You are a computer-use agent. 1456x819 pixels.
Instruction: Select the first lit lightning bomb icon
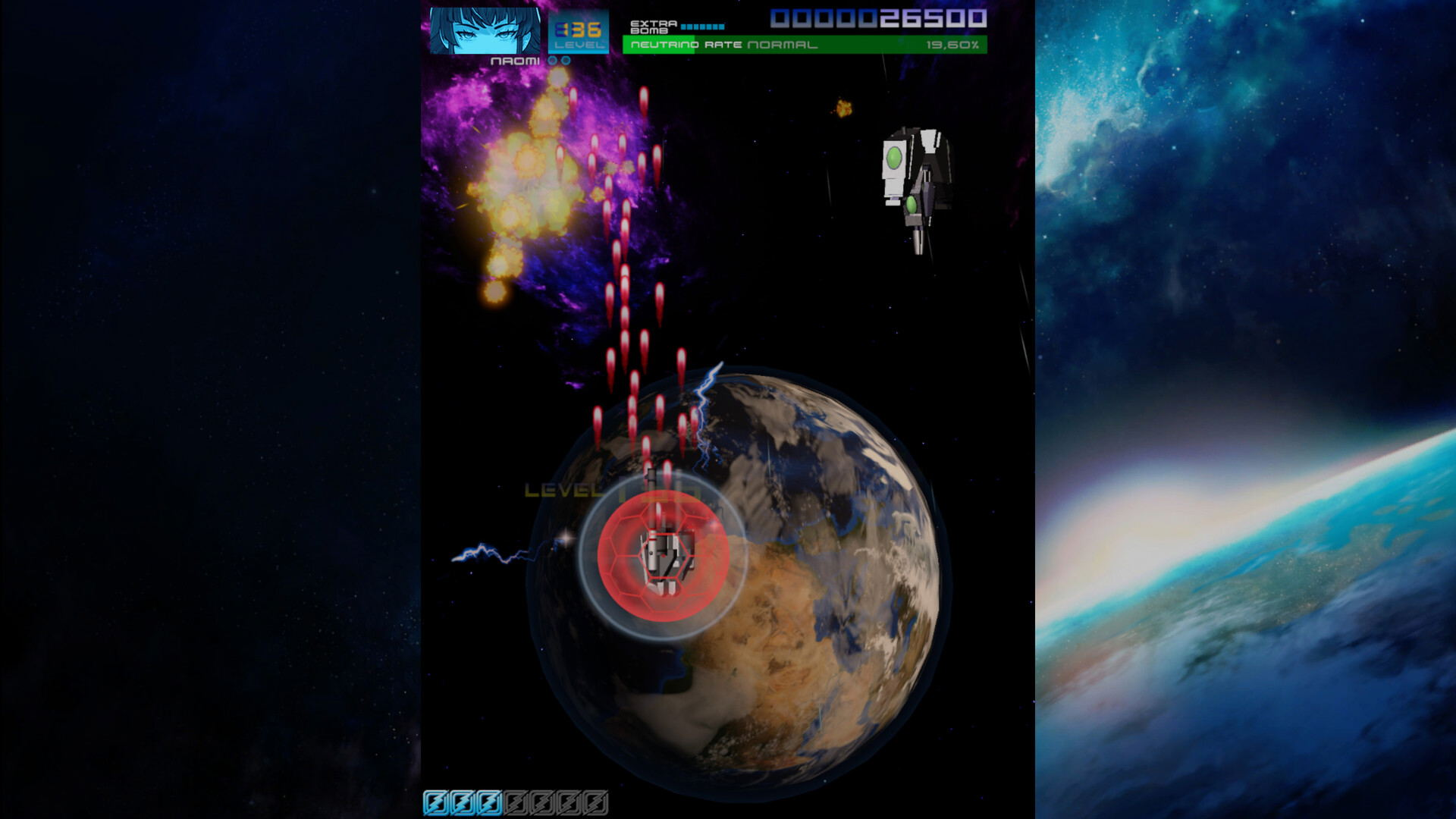(437, 802)
